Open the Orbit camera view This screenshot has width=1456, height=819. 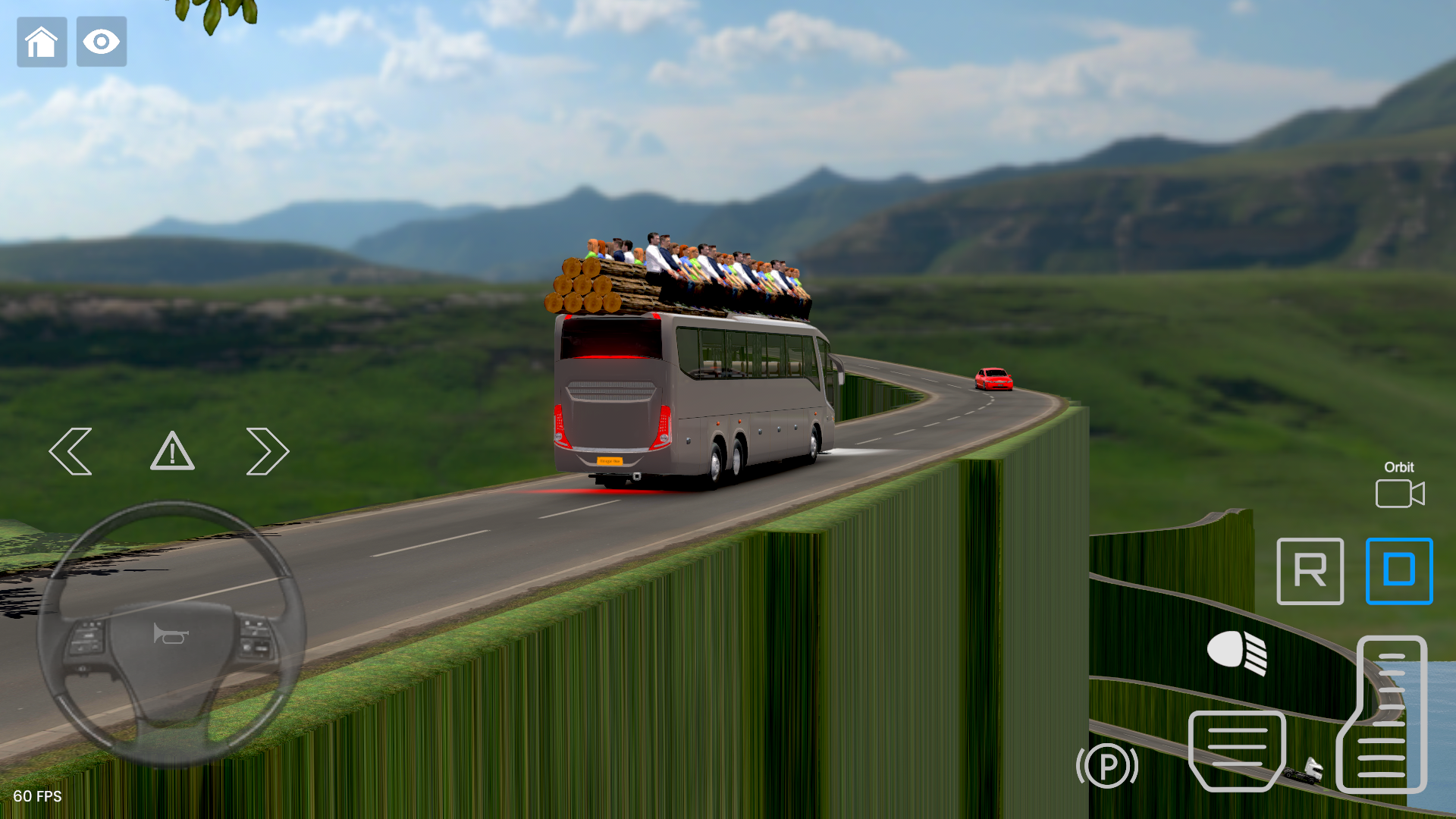(1399, 493)
